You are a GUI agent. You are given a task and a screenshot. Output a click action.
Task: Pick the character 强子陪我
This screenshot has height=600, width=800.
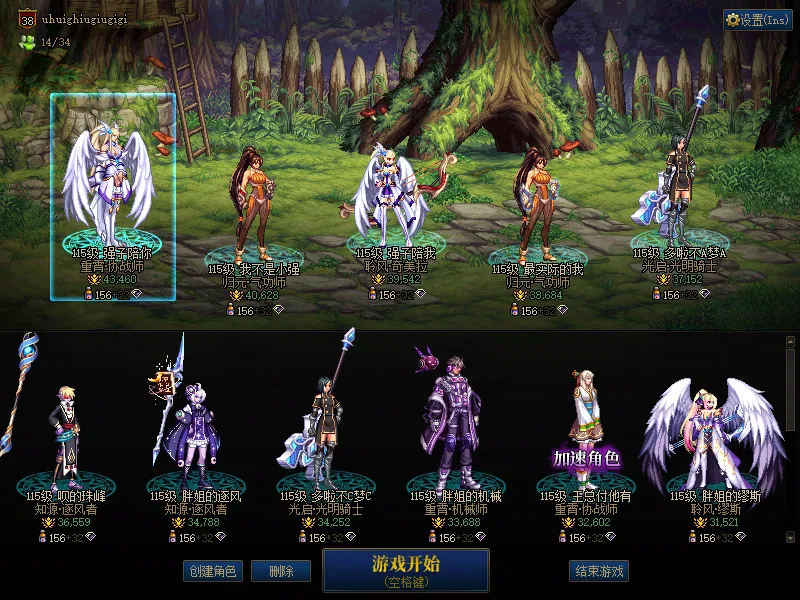pyautogui.click(x=390, y=195)
